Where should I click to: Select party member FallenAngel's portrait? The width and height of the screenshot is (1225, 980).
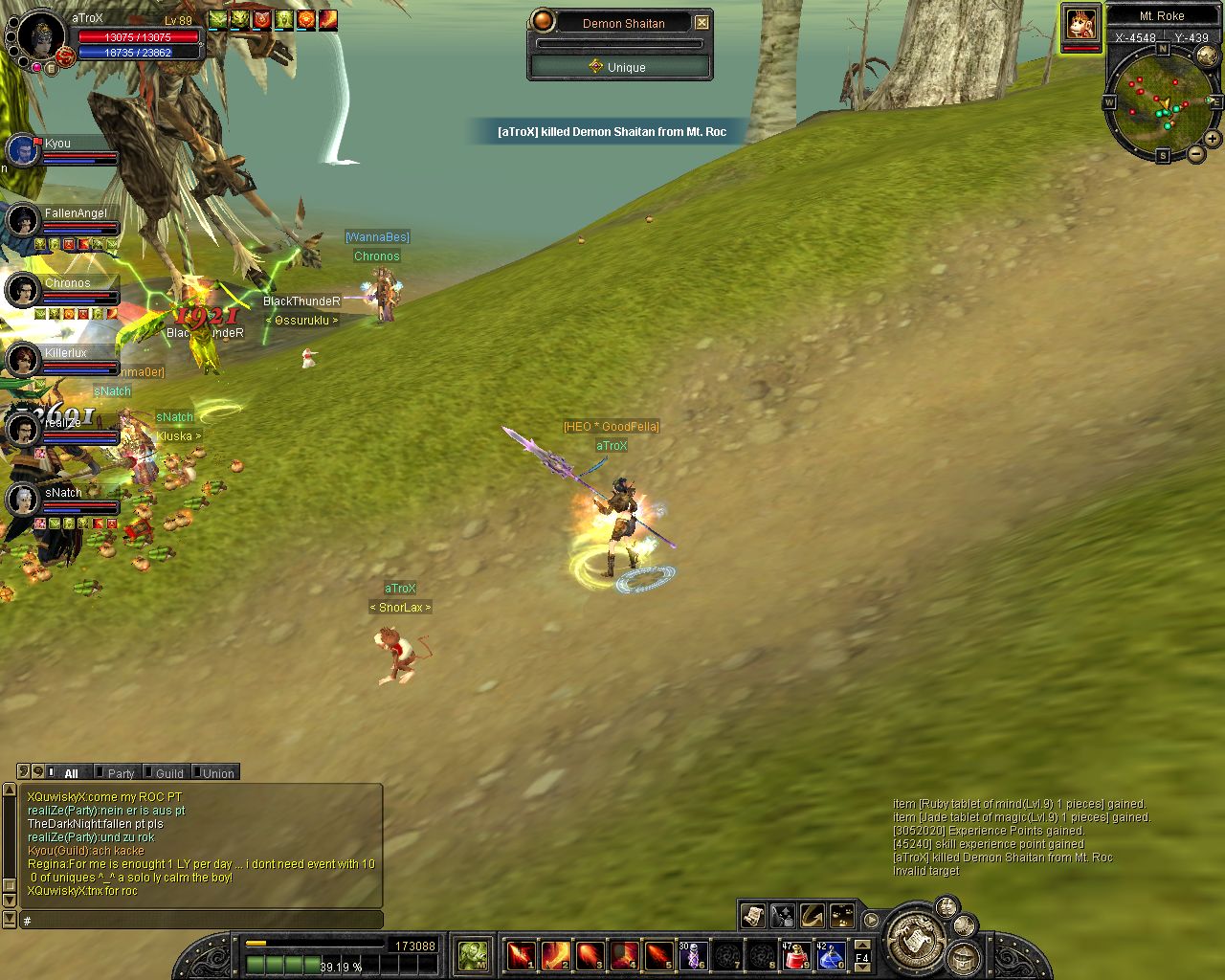tap(23, 220)
